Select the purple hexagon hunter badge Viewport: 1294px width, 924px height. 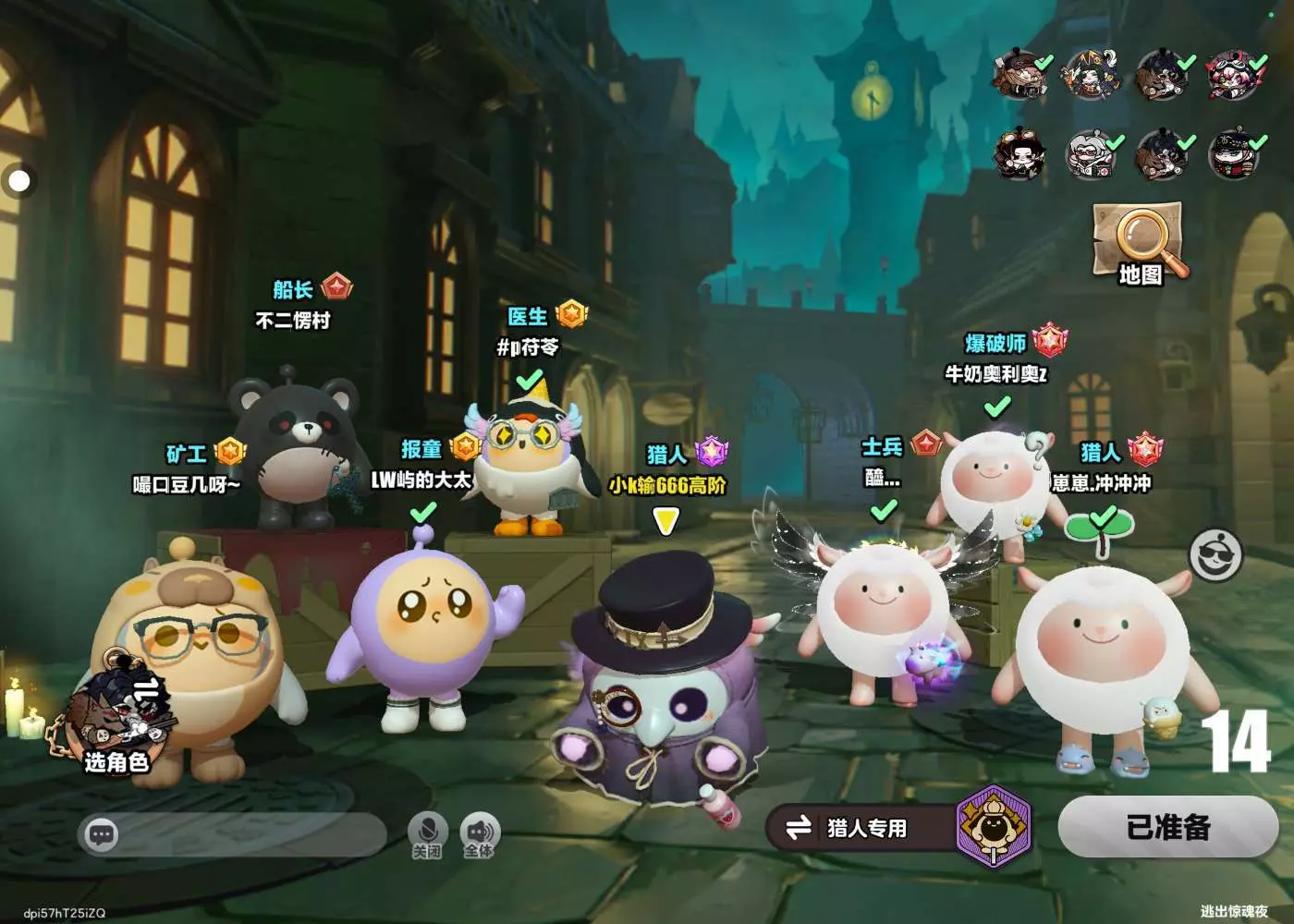[x=993, y=825]
